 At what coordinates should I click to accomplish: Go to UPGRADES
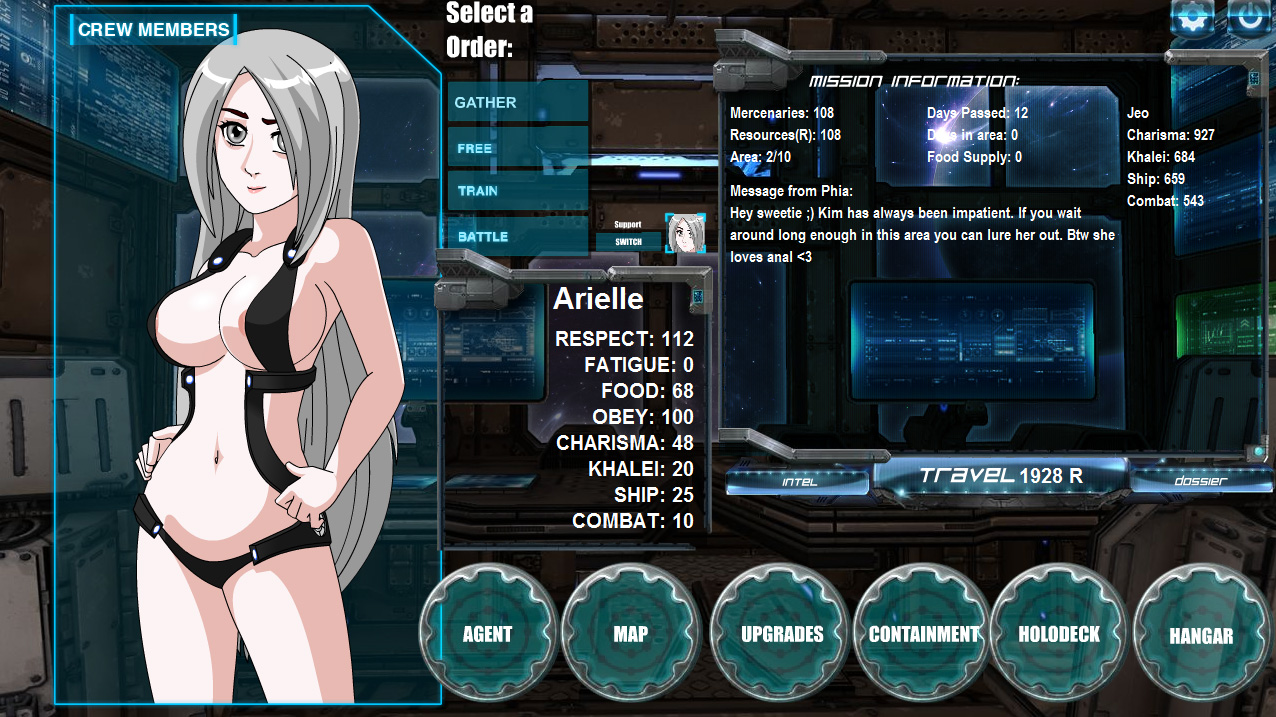click(782, 634)
